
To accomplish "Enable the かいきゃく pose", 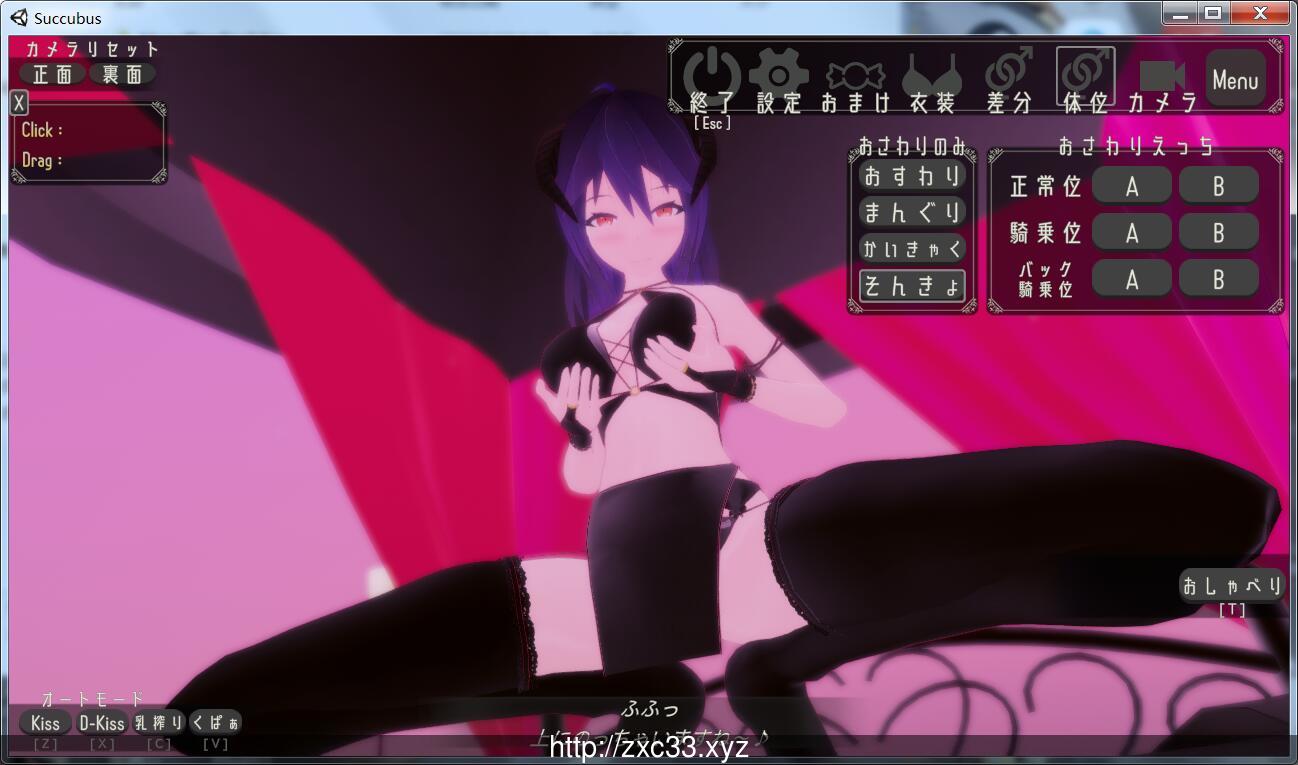I will pos(911,248).
